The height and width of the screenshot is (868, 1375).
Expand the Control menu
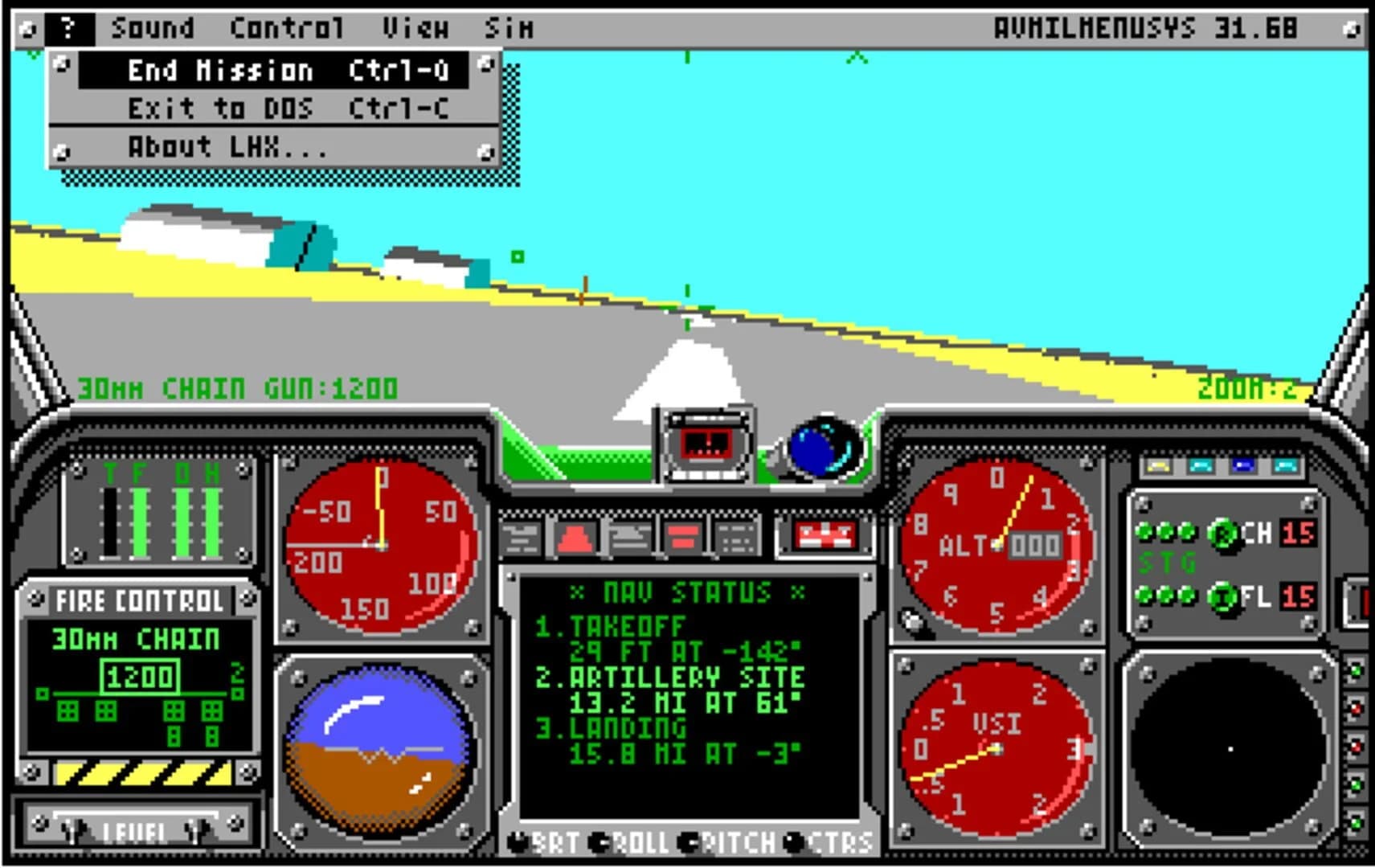[x=285, y=27]
